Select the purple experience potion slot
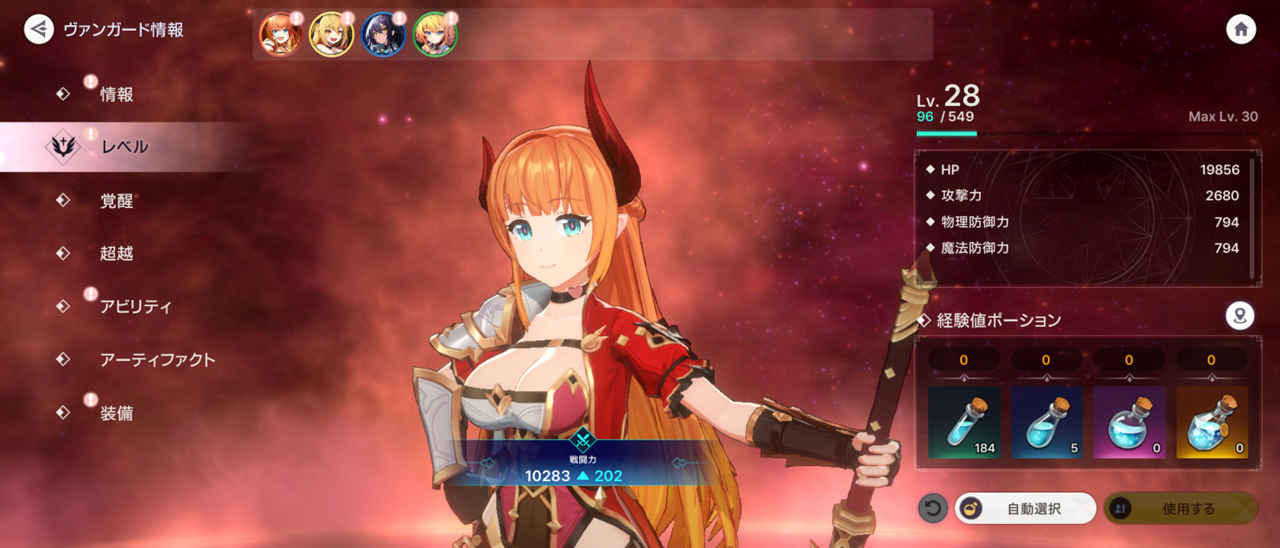Image resolution: width=1280 pixels, height=548 pixels. tap(1129, 422)
